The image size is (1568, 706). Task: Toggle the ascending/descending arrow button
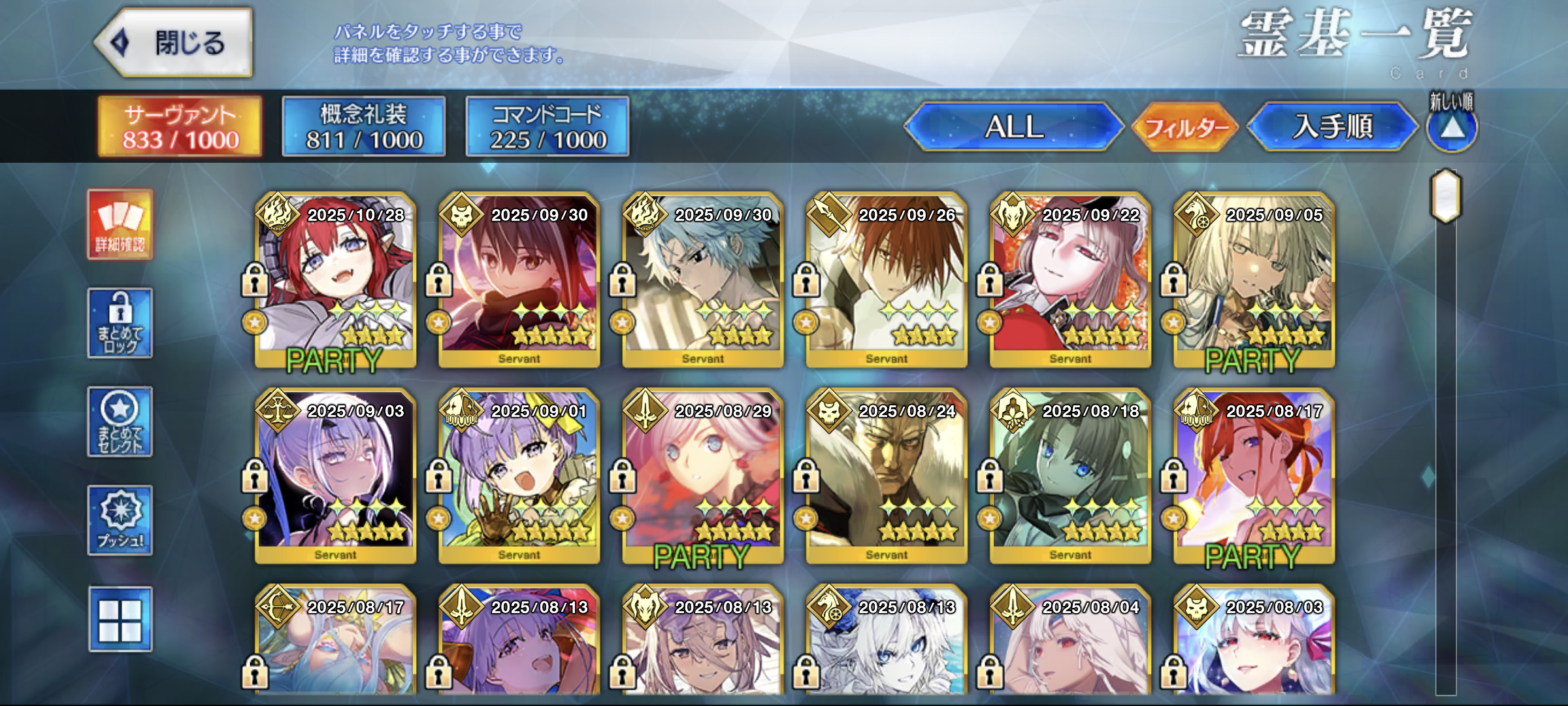point(1451,128)
